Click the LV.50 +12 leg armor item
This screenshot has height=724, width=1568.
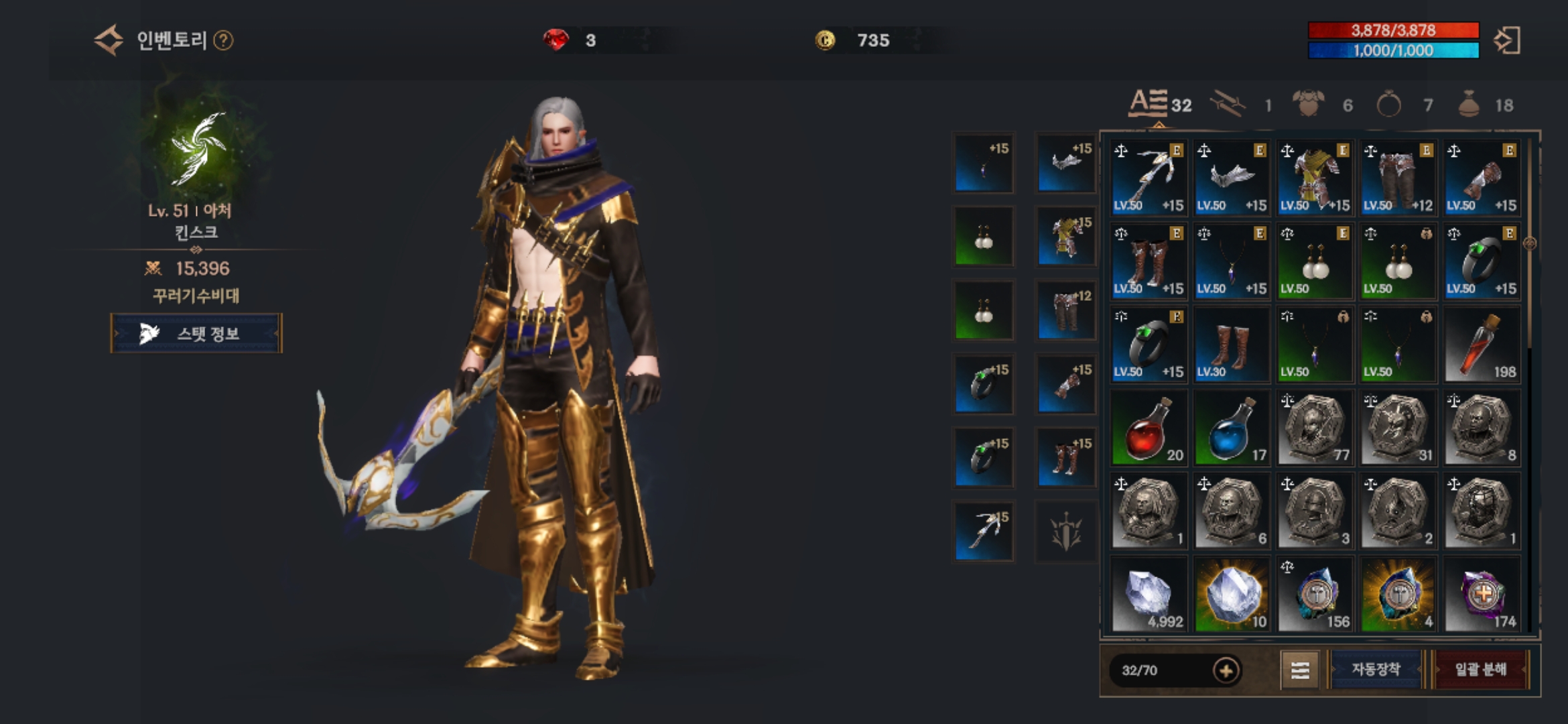coord(1398,178)
